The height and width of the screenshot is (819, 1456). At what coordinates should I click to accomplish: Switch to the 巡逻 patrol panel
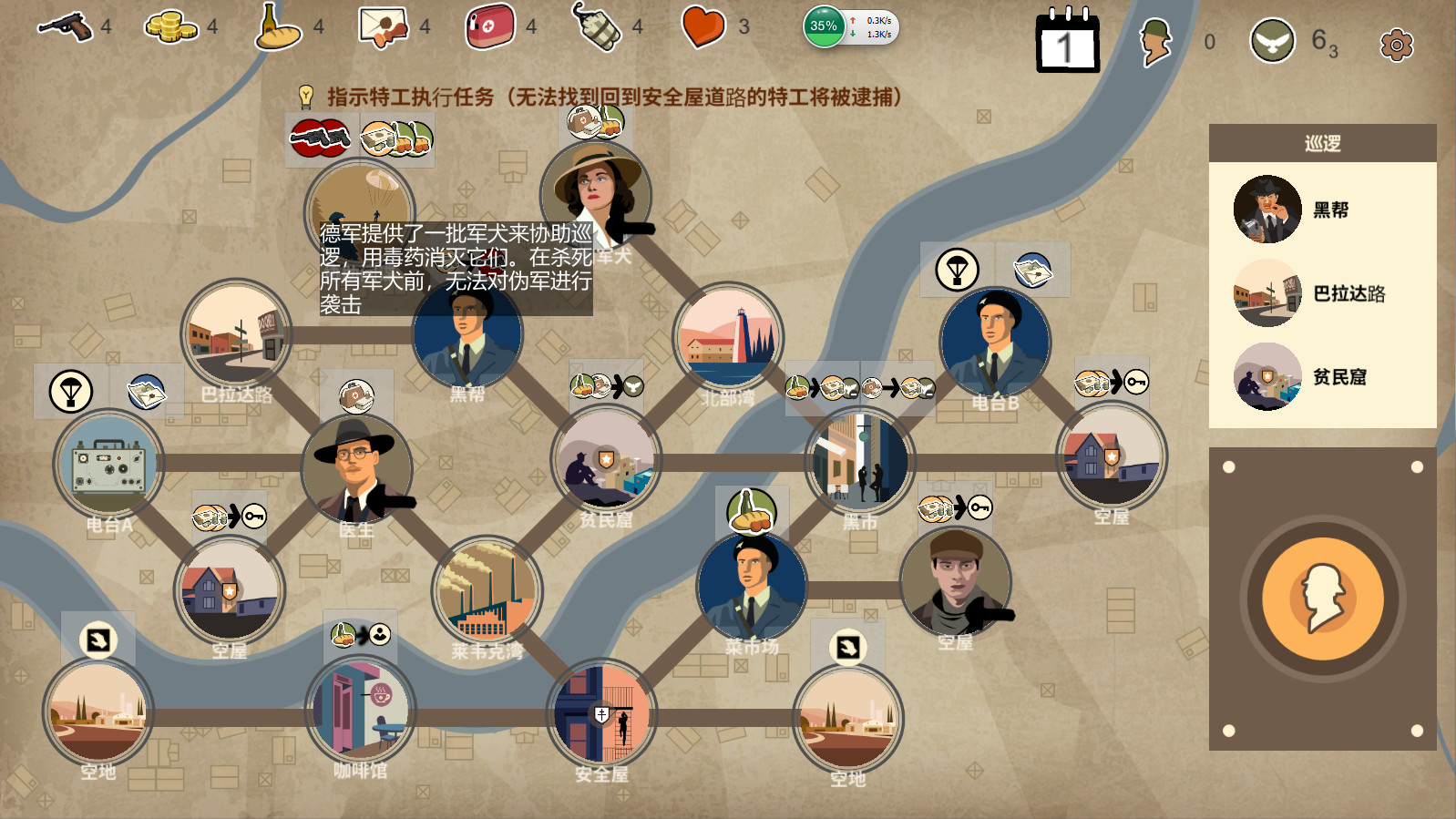point(1322,142)
